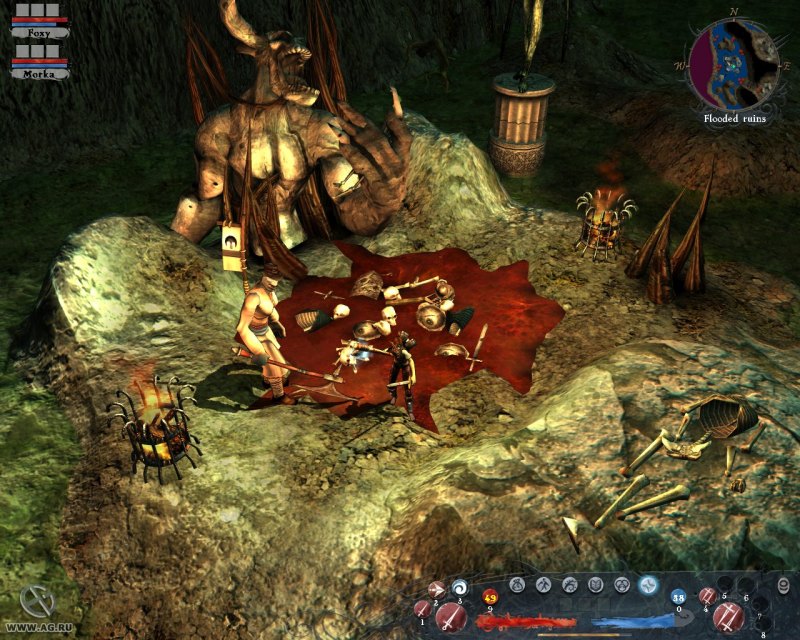800x640 pixels.
Task: Use the red health potion counter
Action: pos(491,597)
